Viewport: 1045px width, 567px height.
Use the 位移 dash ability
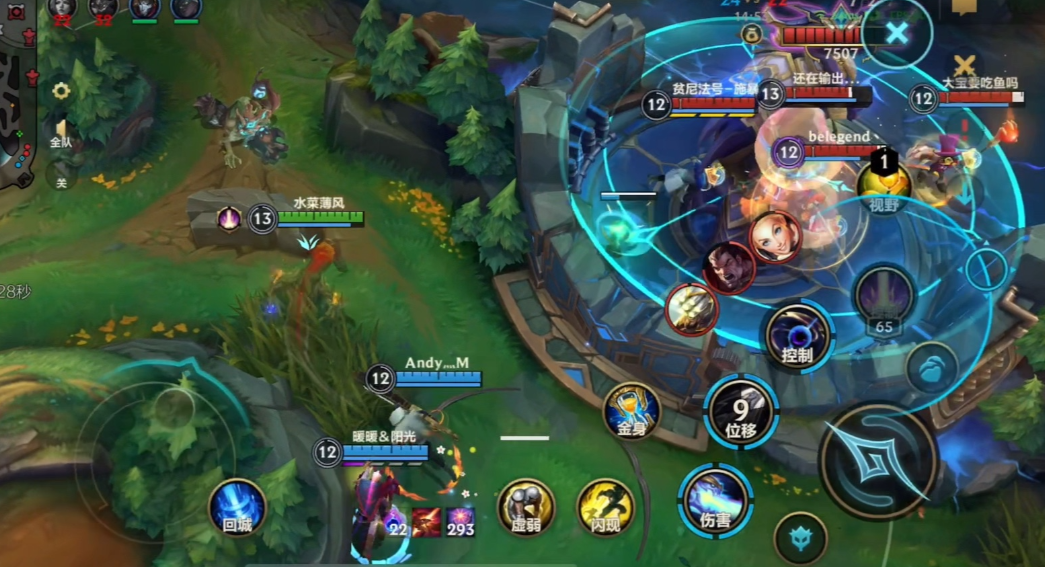(741, 410)
